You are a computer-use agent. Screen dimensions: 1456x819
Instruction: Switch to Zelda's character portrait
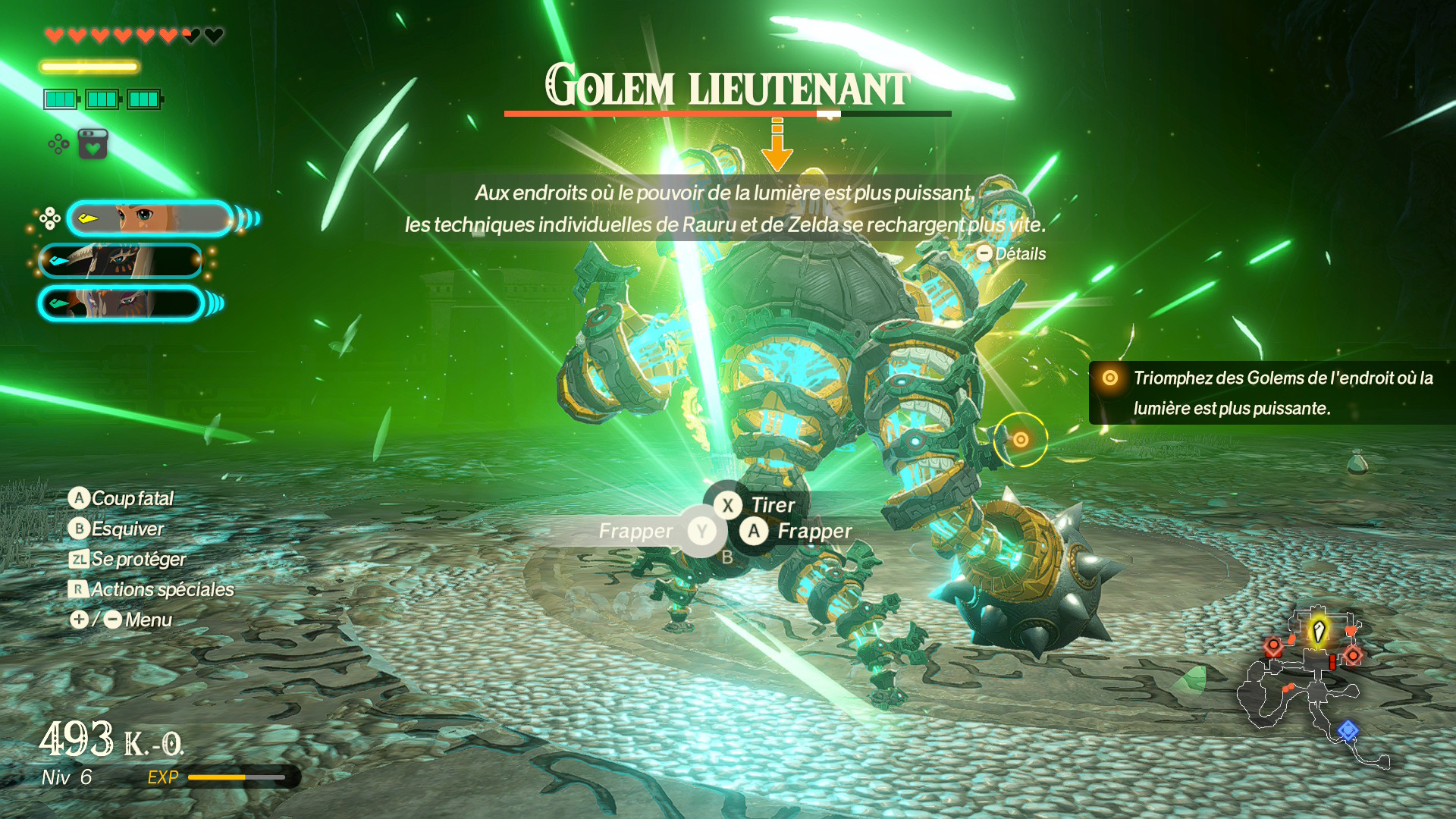[x=150, y=219]
